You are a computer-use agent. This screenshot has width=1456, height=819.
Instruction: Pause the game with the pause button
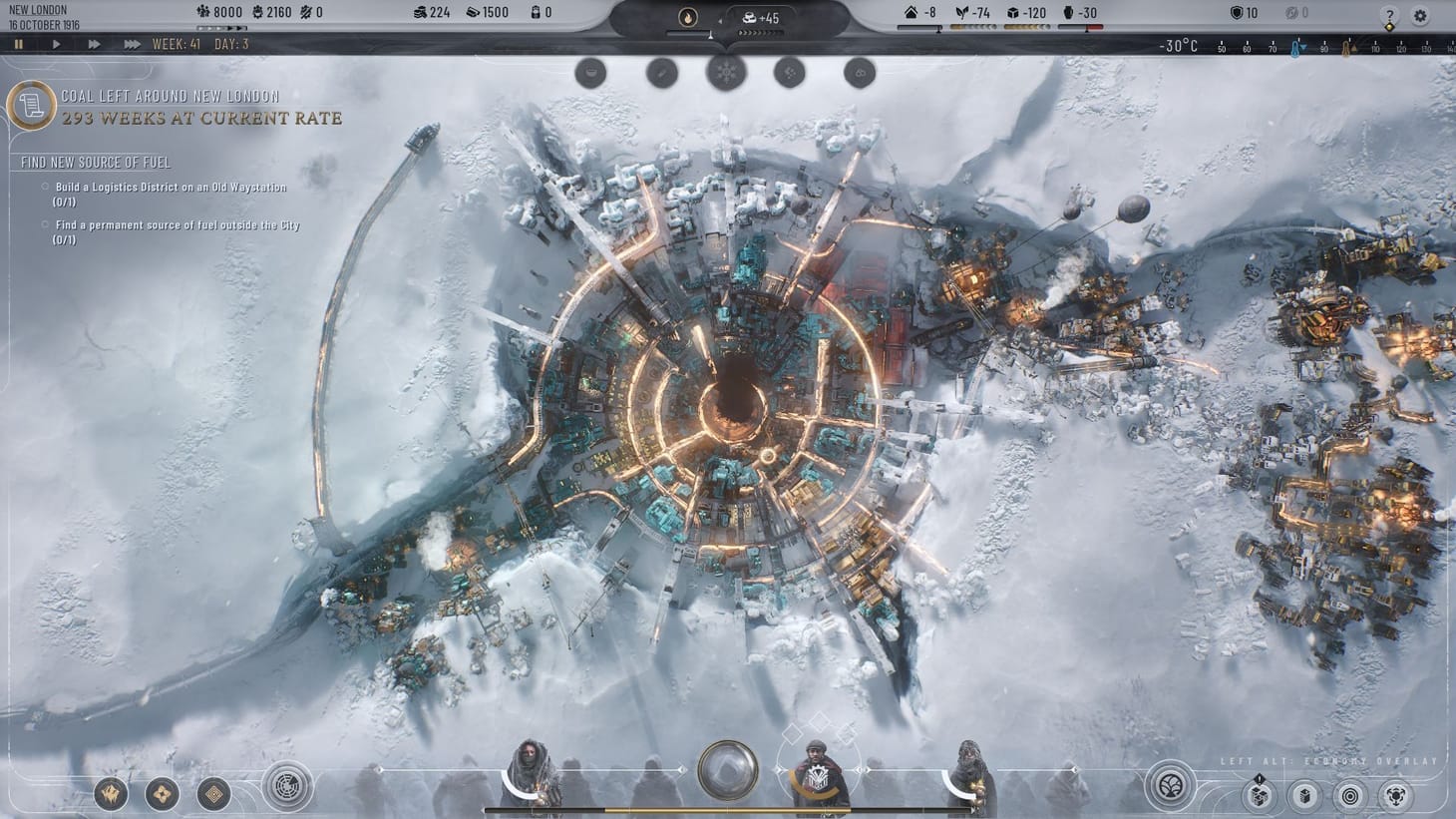pyautogui.click(x=18, y=44)
